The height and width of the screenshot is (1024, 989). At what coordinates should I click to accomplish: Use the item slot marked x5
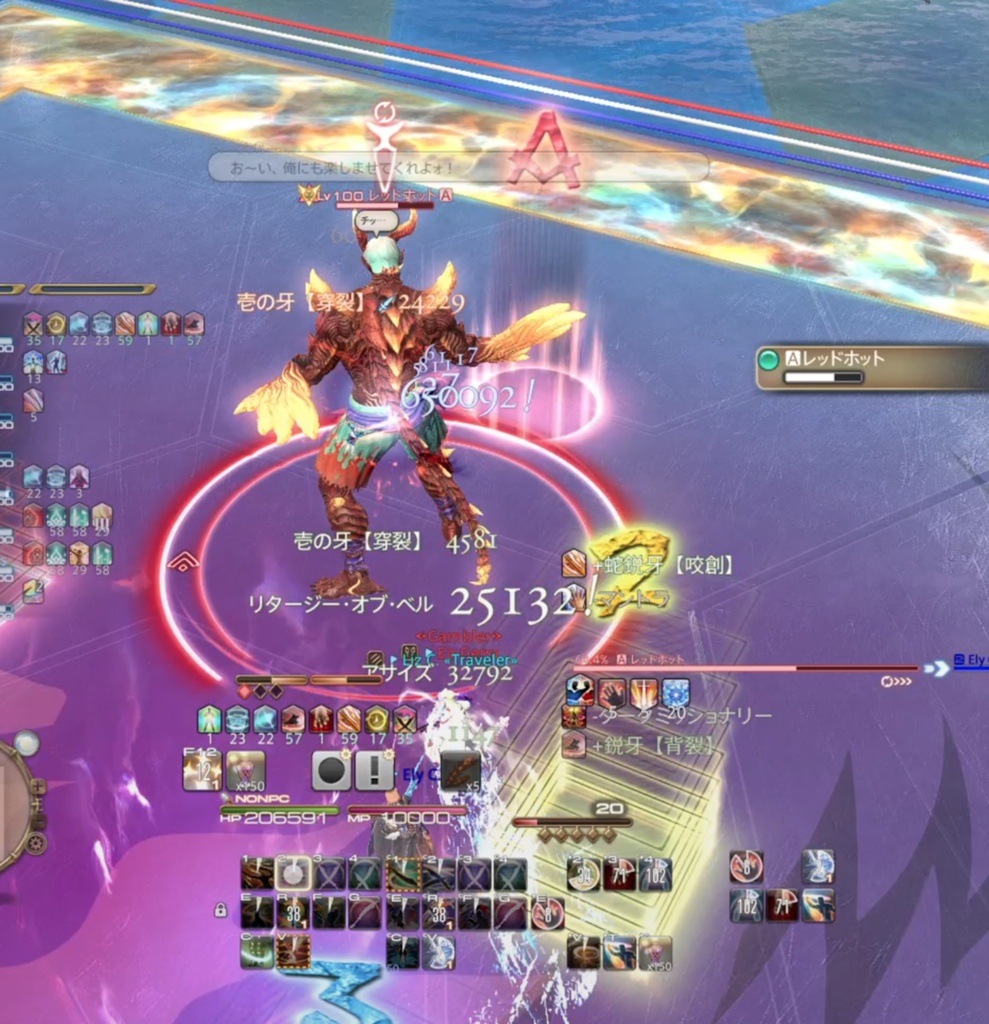[460, 771]
